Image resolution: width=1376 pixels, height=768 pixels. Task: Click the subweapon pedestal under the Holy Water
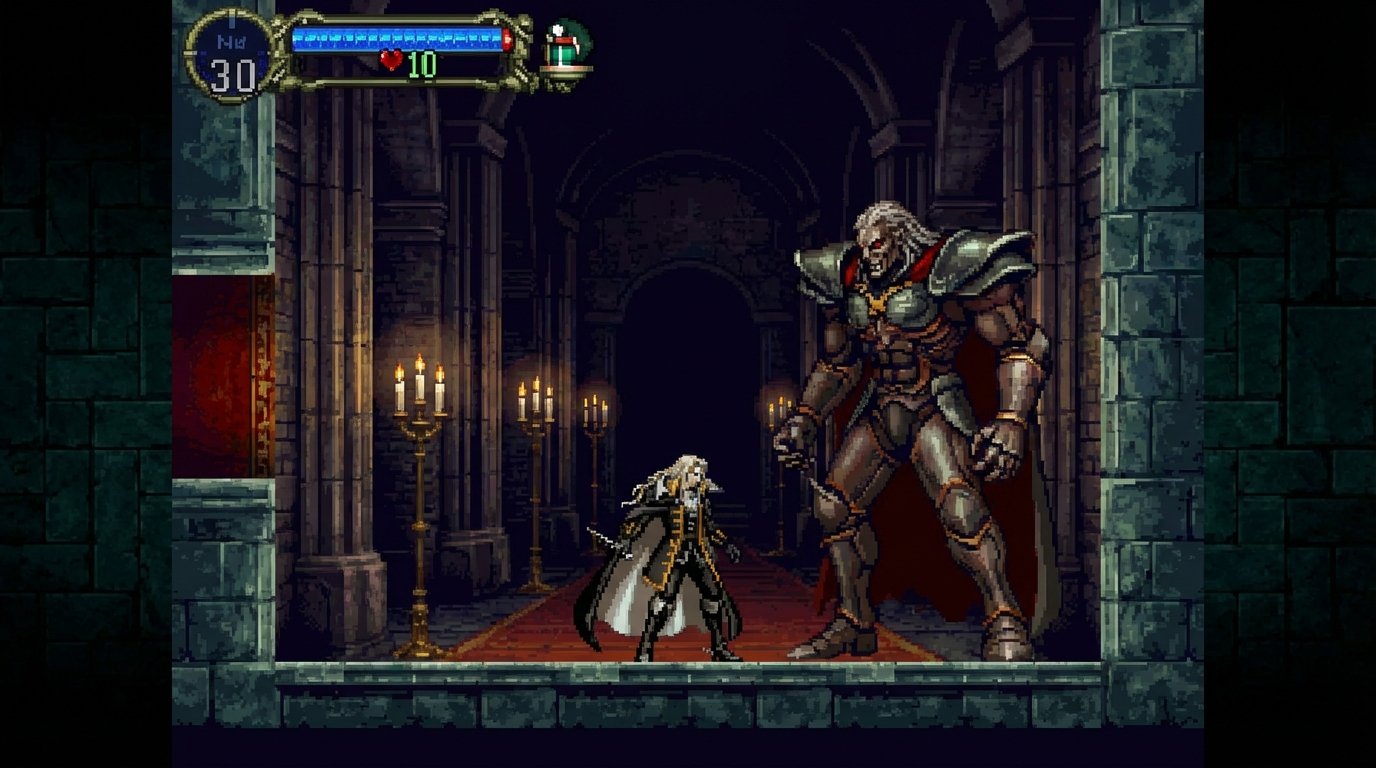pyautogui.click(x=566, y=69)
